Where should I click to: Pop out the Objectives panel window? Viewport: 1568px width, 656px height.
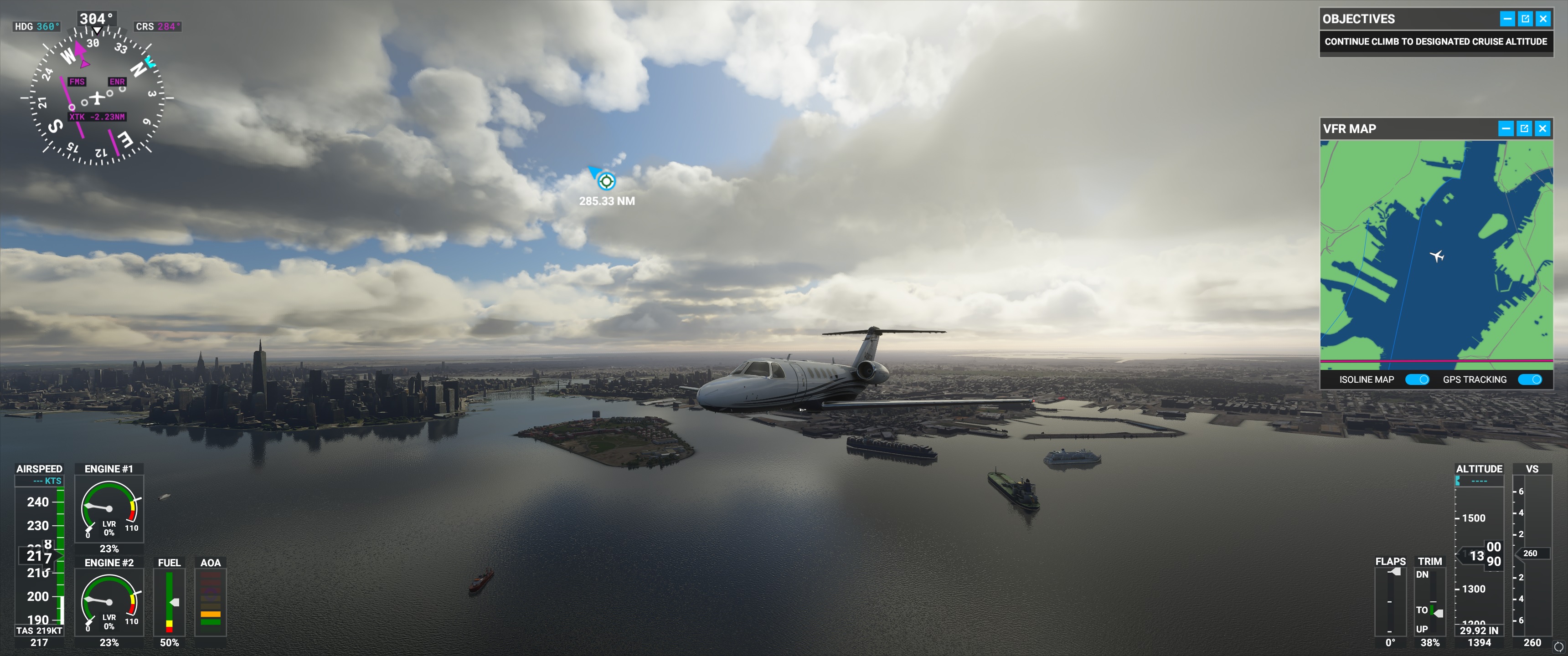coord(1526,19)
